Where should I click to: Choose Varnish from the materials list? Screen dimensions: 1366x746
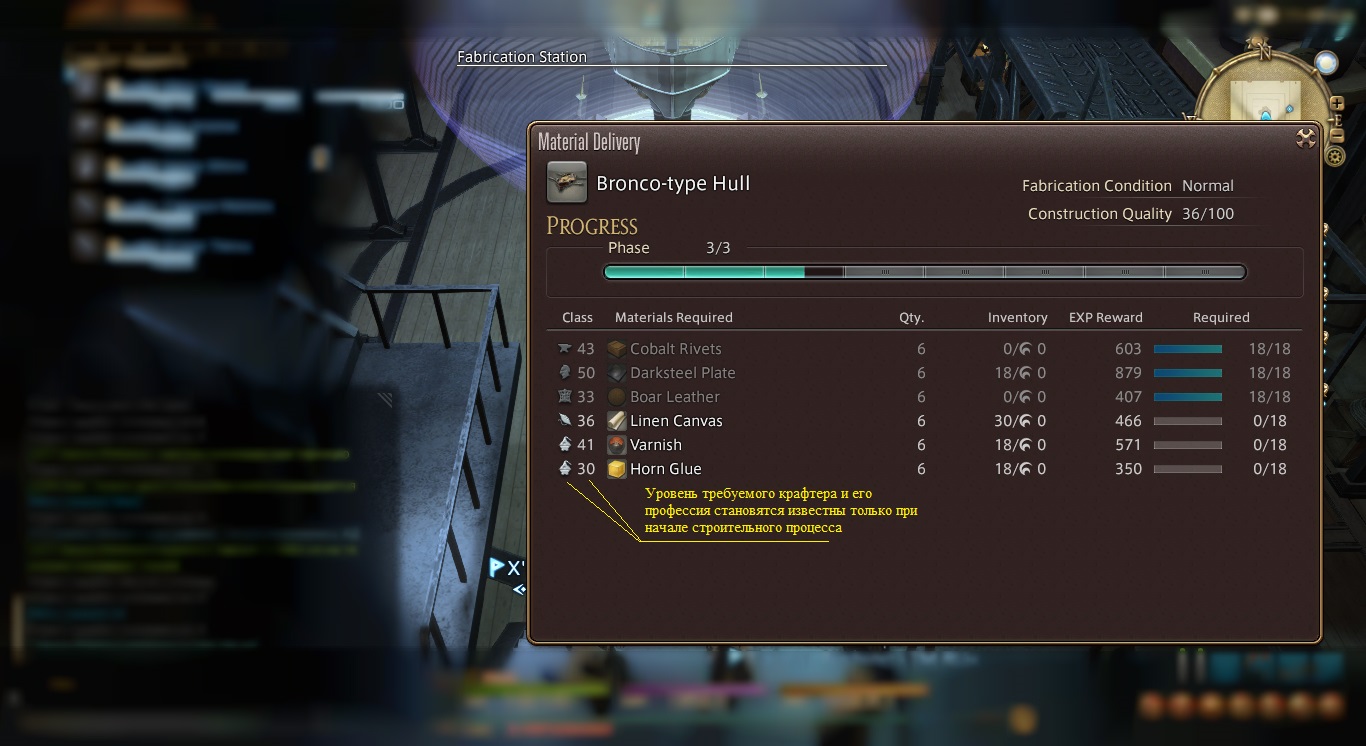point(656,445)
